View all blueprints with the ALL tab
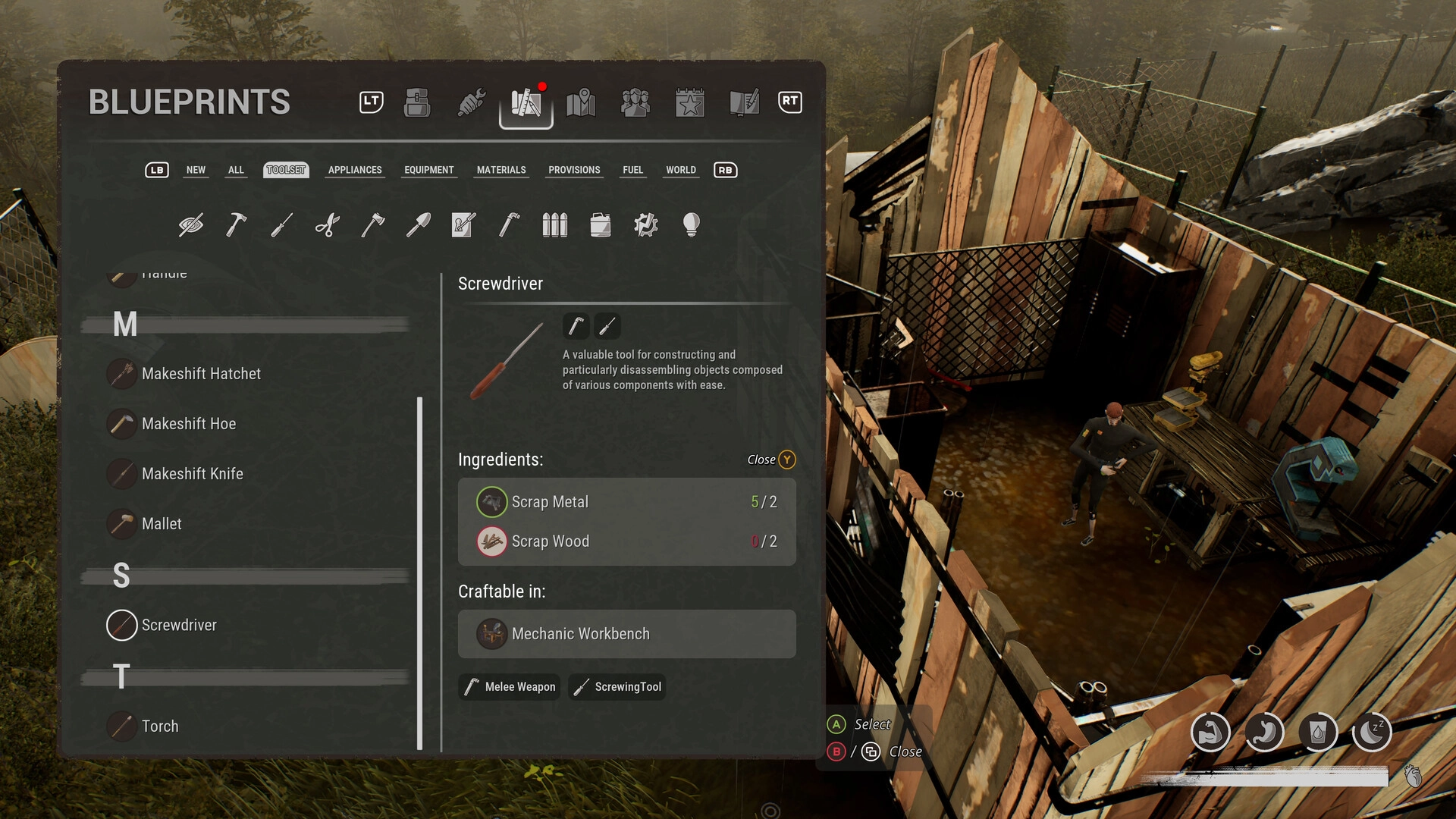Image resolution: width=1456 pixels, height=819 pixels. [x=236, y=170]
